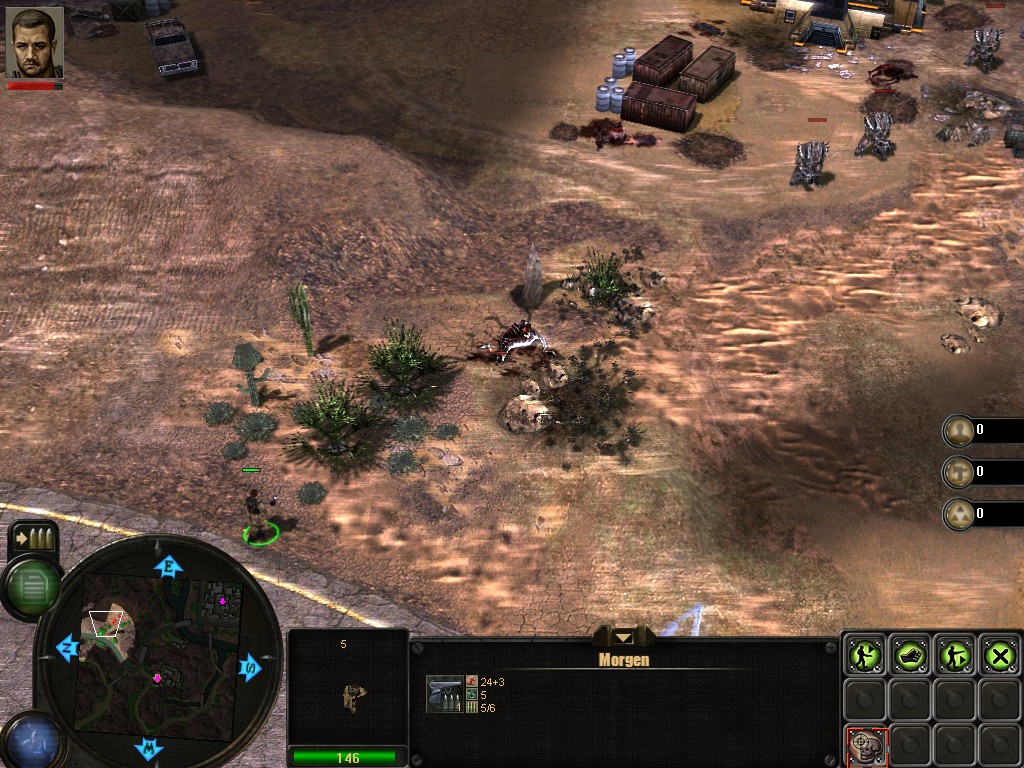Open the green document objectives button
The image size is (1024, 768).
pyautogui.click(x=31, y=586)
